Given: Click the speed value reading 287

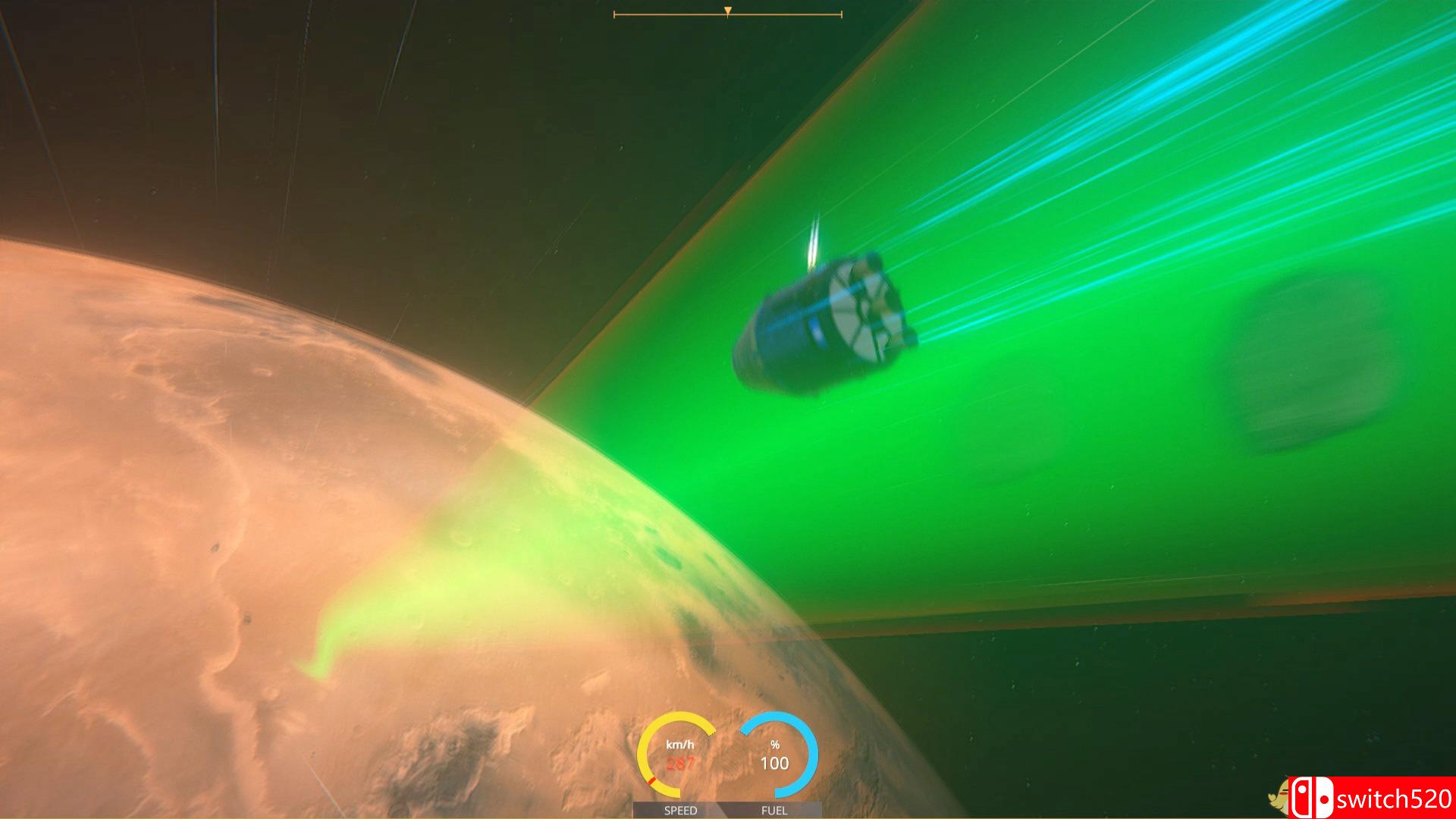Looking at the screenshot, I should [x=680, y=764].
